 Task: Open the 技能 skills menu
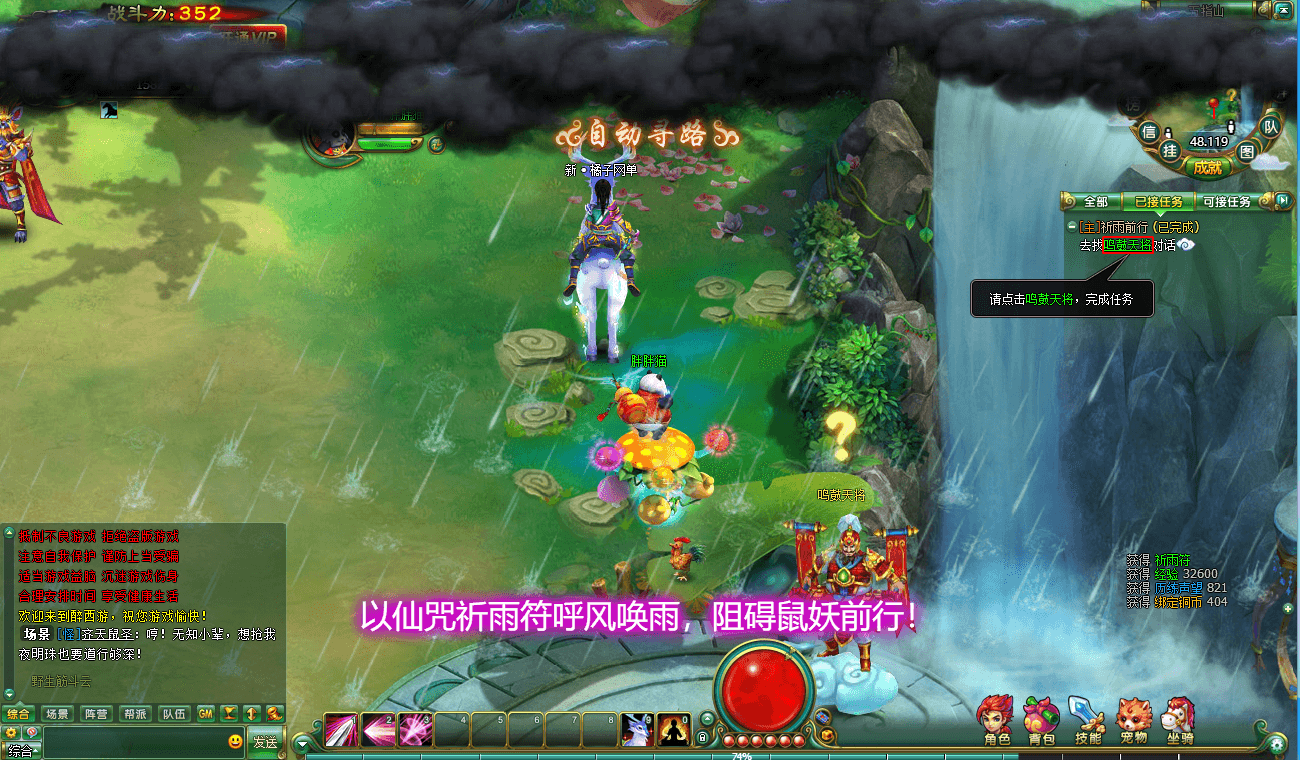(x=1087, y=720)
